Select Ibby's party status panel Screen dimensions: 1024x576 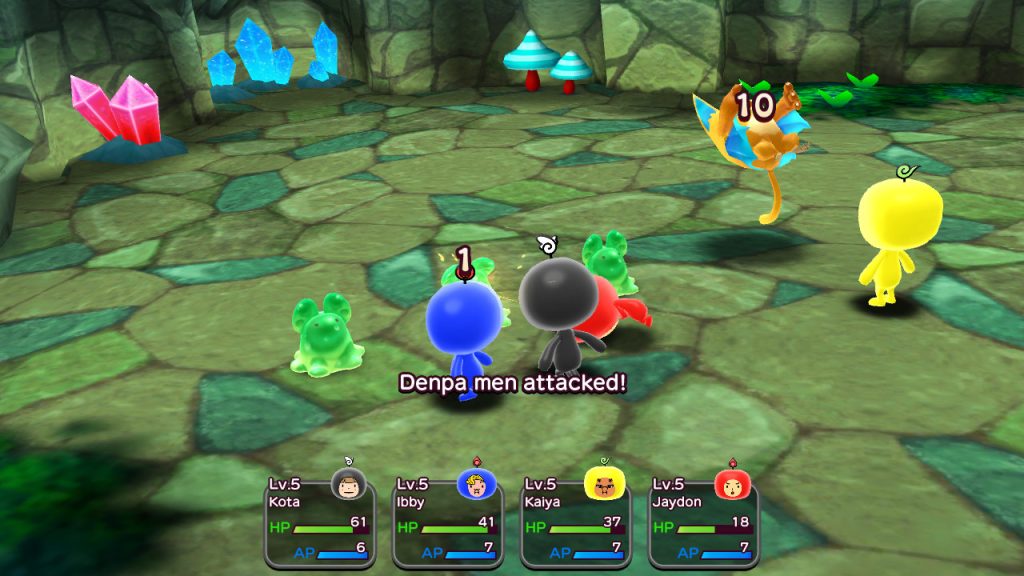(x=447, y=520)
